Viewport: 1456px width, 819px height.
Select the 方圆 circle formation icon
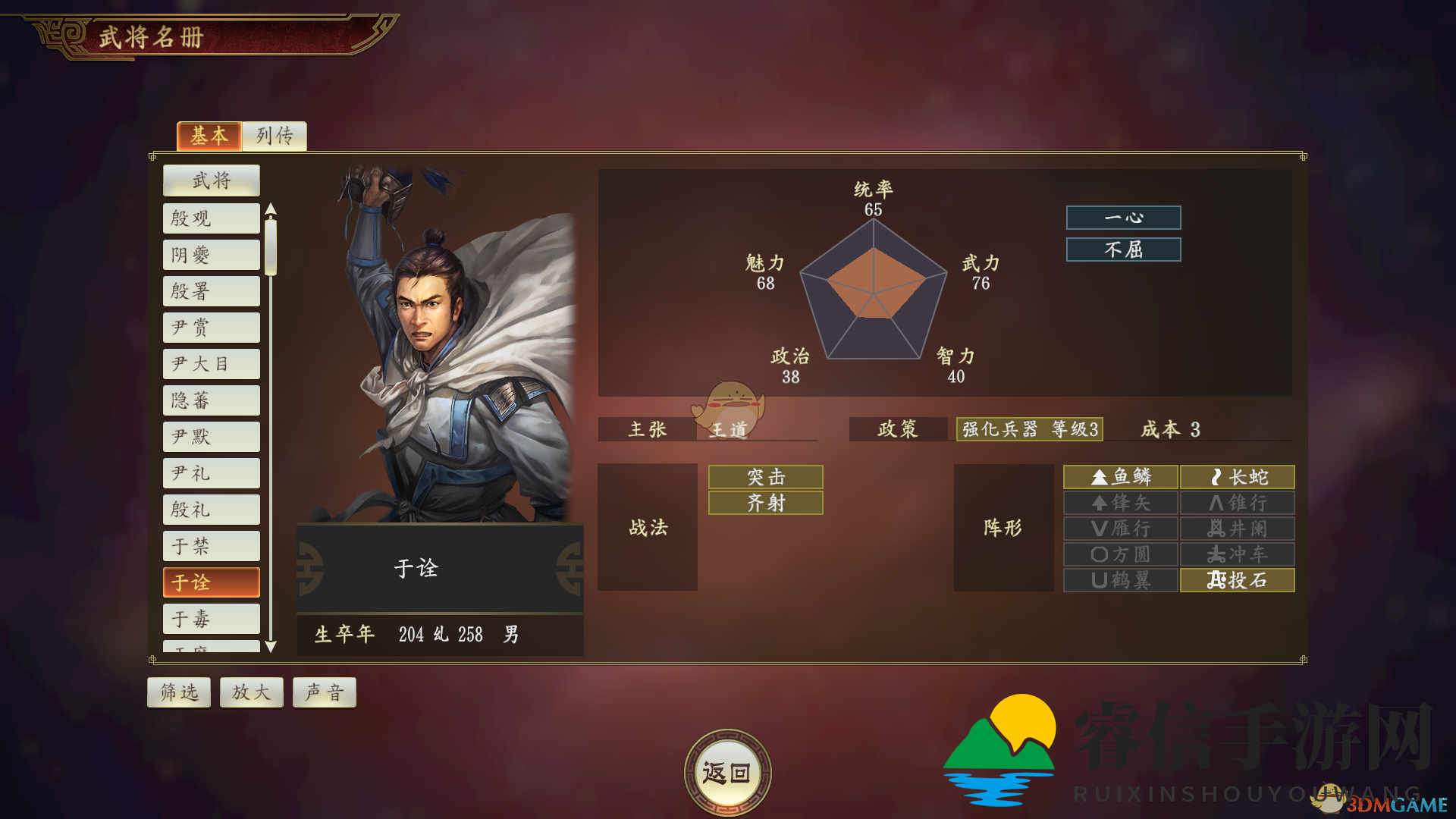pyautogui.click(x=1120, y=554)
